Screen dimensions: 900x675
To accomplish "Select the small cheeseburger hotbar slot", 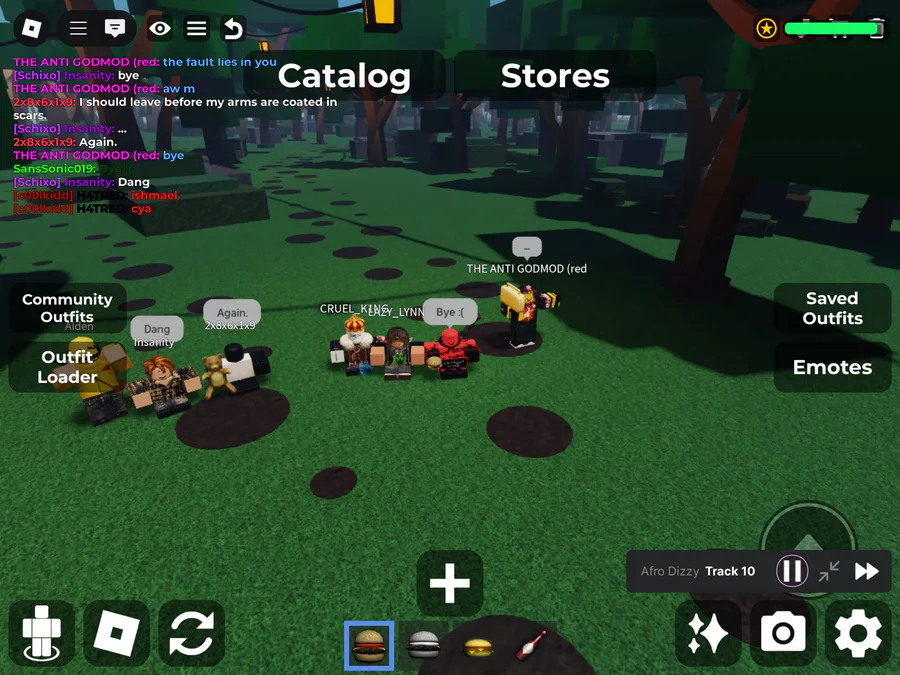I will 477,647.
